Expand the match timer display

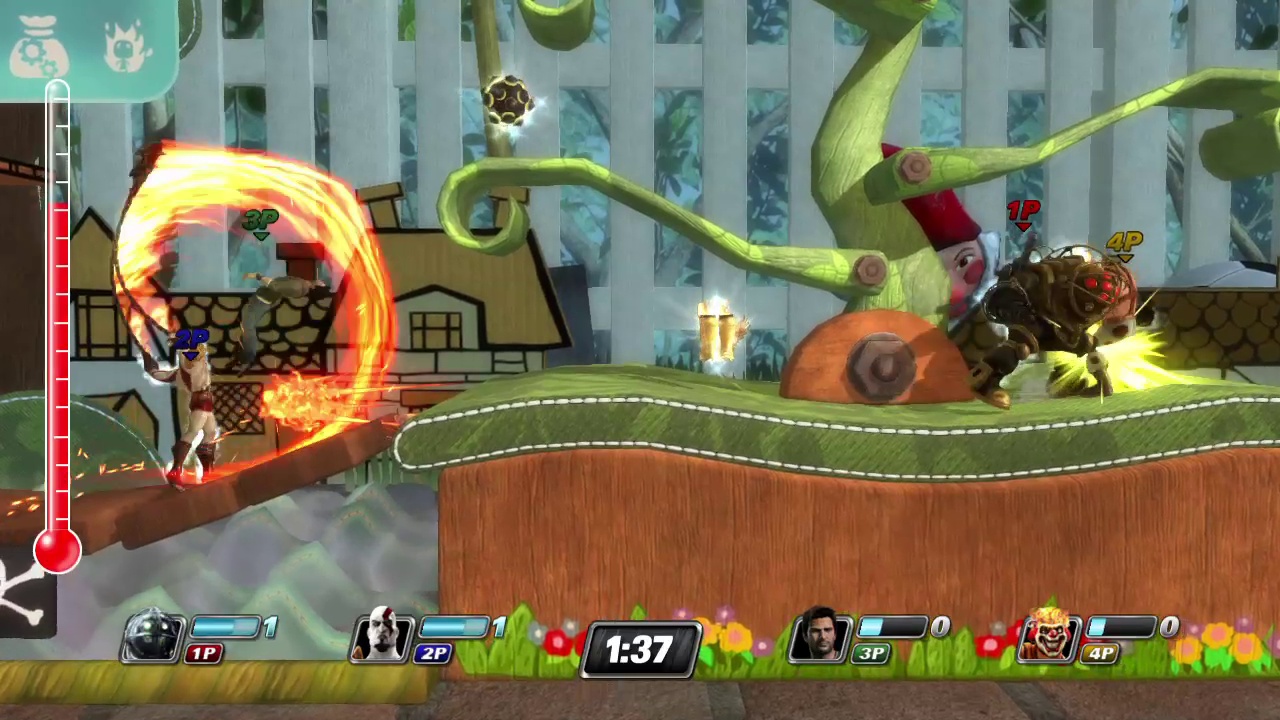[640, 650]
